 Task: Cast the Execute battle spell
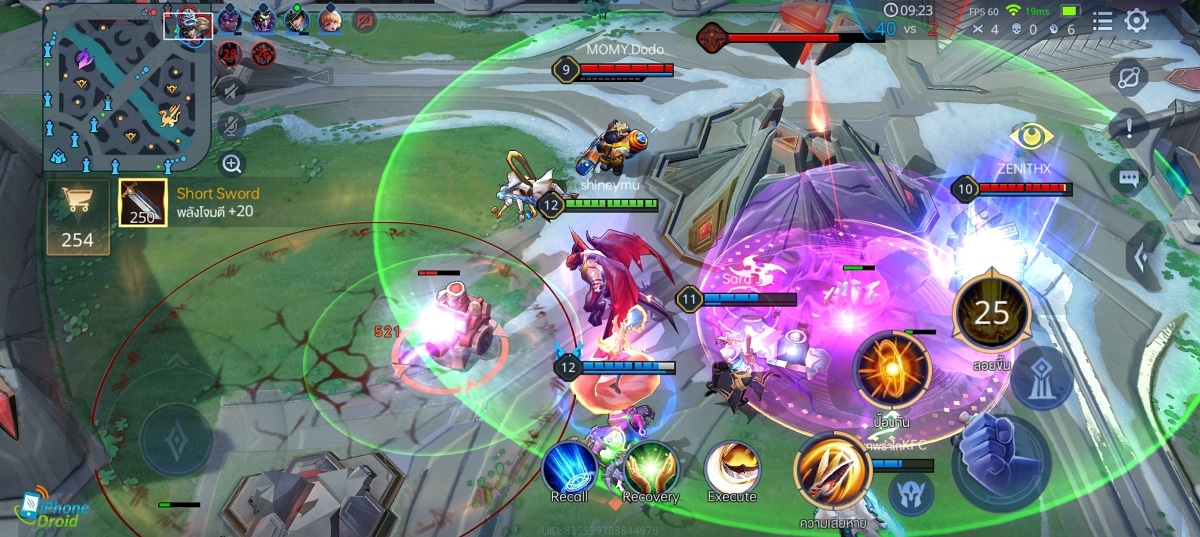point(732,467)
